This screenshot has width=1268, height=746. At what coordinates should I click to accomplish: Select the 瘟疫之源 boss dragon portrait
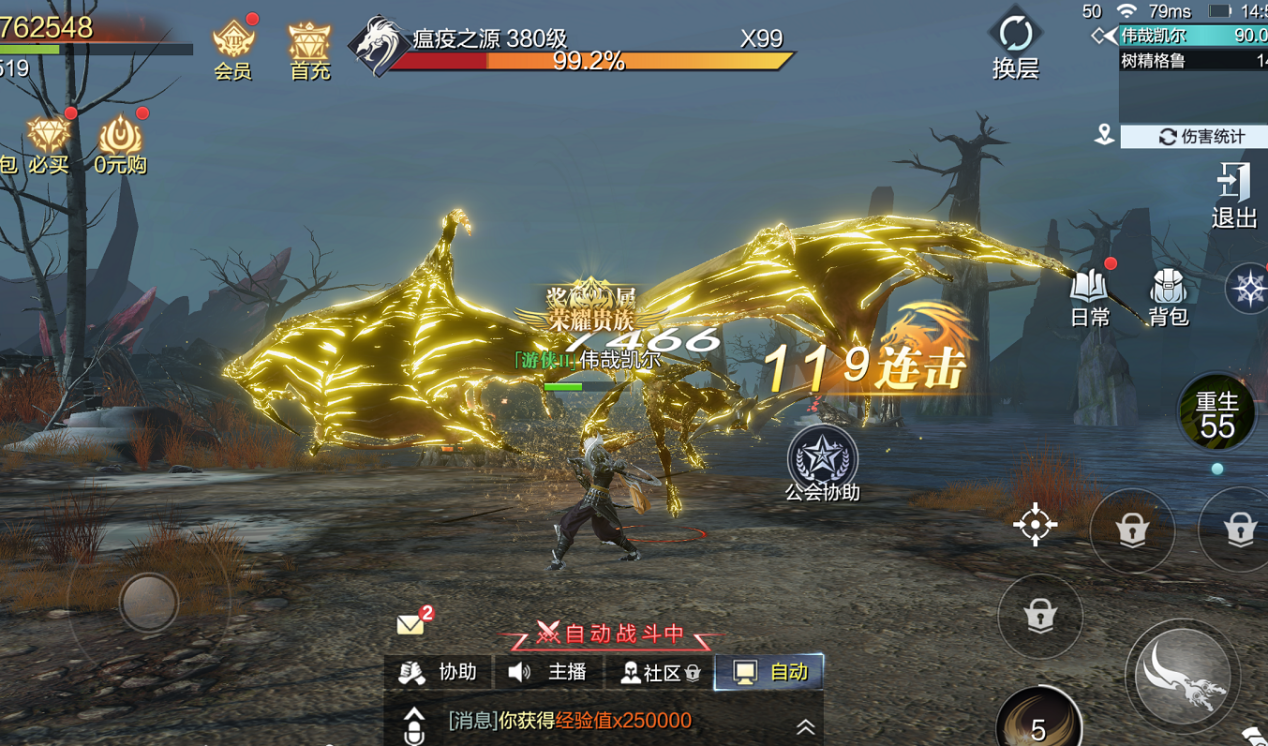(376, 46)
